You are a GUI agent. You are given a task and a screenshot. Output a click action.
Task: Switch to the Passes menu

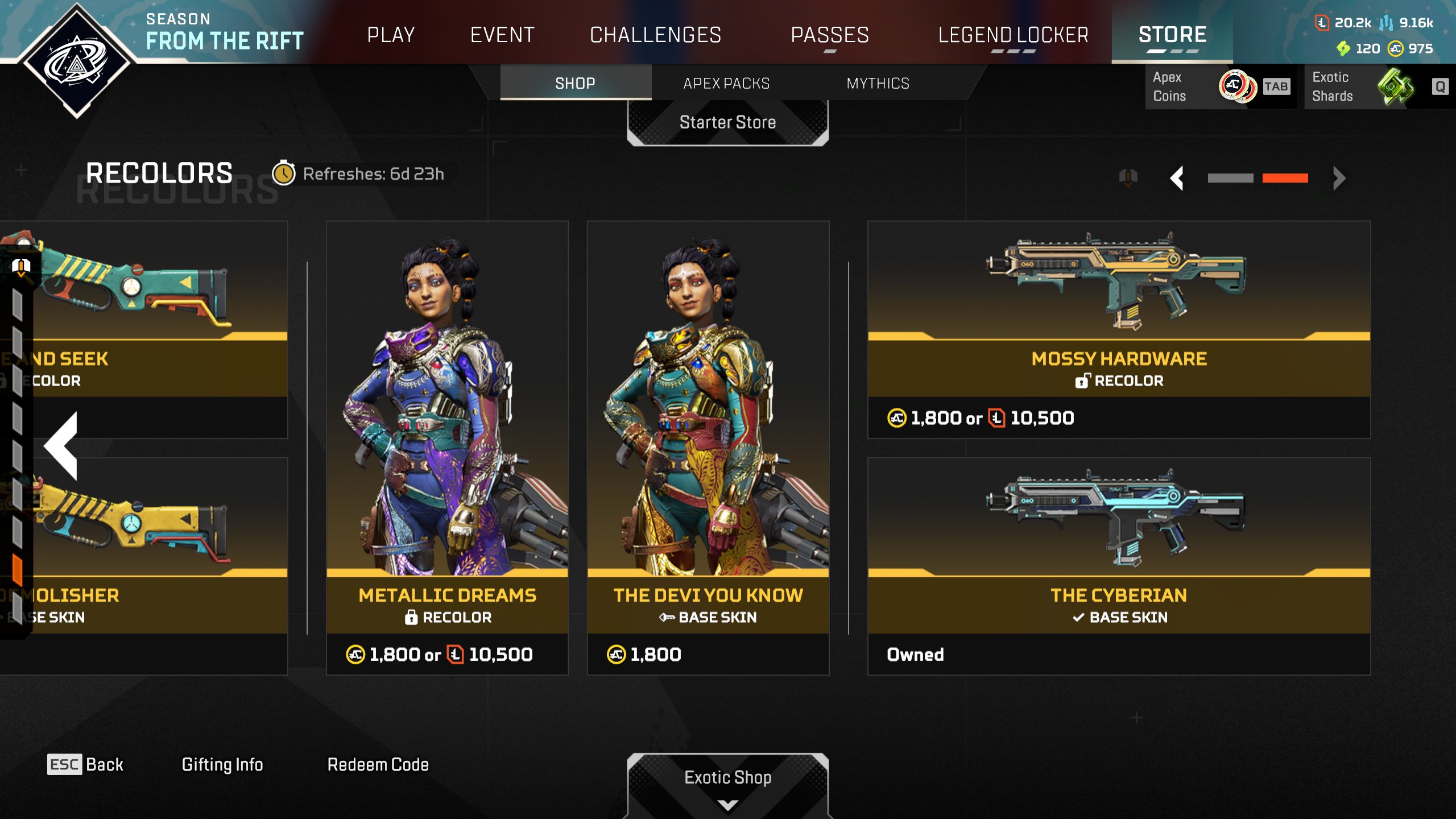pyautogui.click(x=830, y=35)
